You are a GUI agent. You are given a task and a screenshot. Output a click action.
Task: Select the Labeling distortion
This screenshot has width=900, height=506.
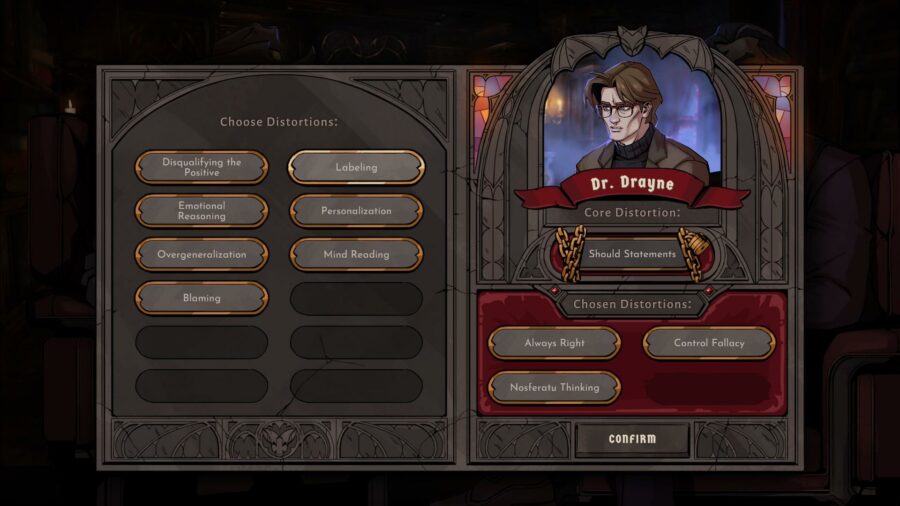click(x=356, y=167)
